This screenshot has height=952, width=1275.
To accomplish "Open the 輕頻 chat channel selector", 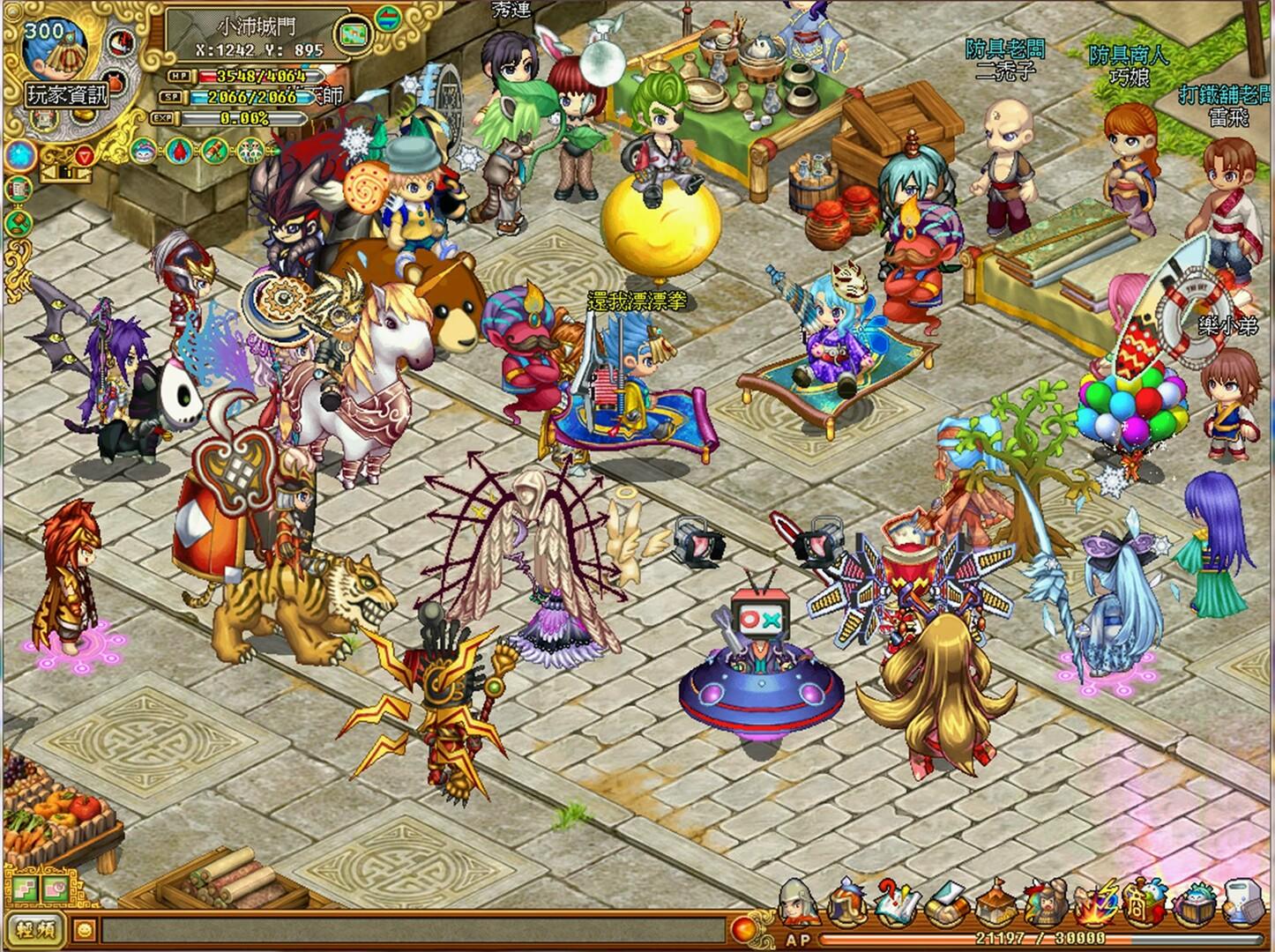I will pos(35,930).
